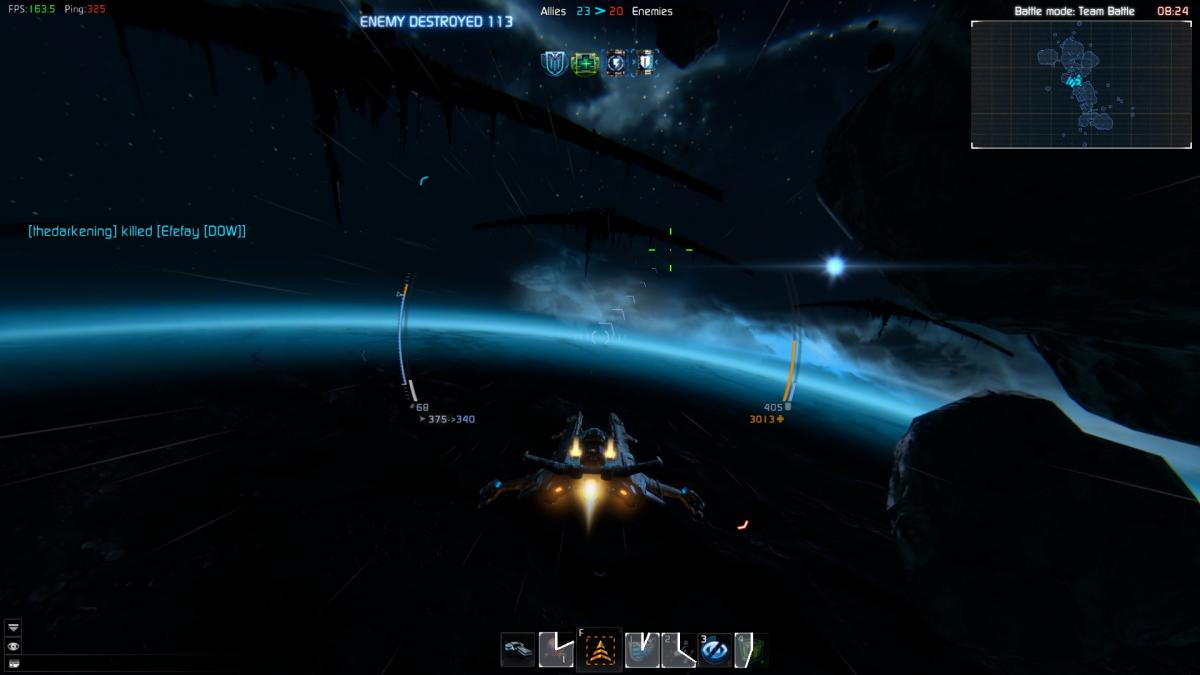Use the green shield module in slot 4
Screen dimensions: 1200x675
(x=750, y=651)
